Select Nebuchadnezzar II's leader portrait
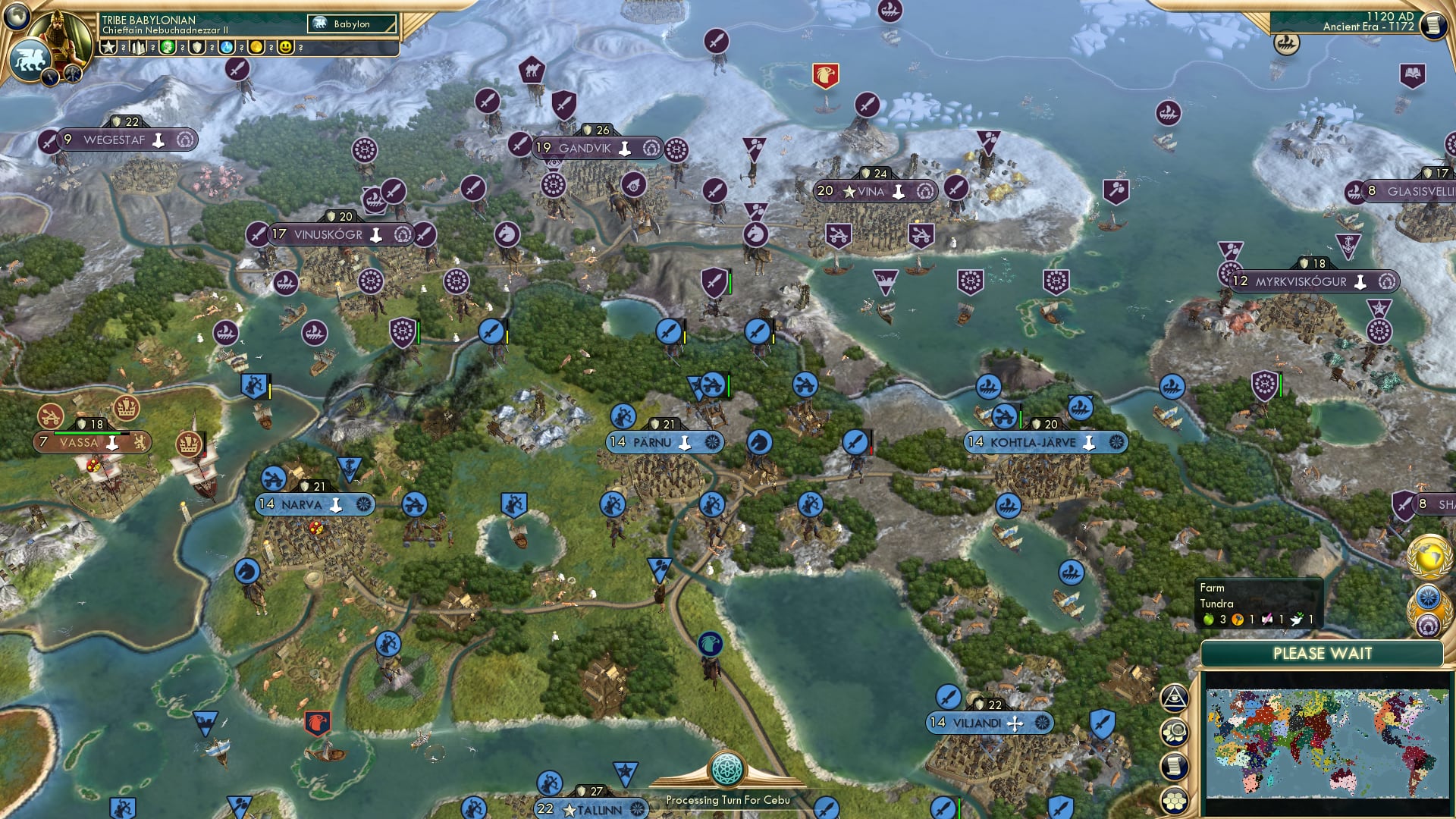This screenshot has height=819, width=1456. pyautogui.click(x=61, y=32)
